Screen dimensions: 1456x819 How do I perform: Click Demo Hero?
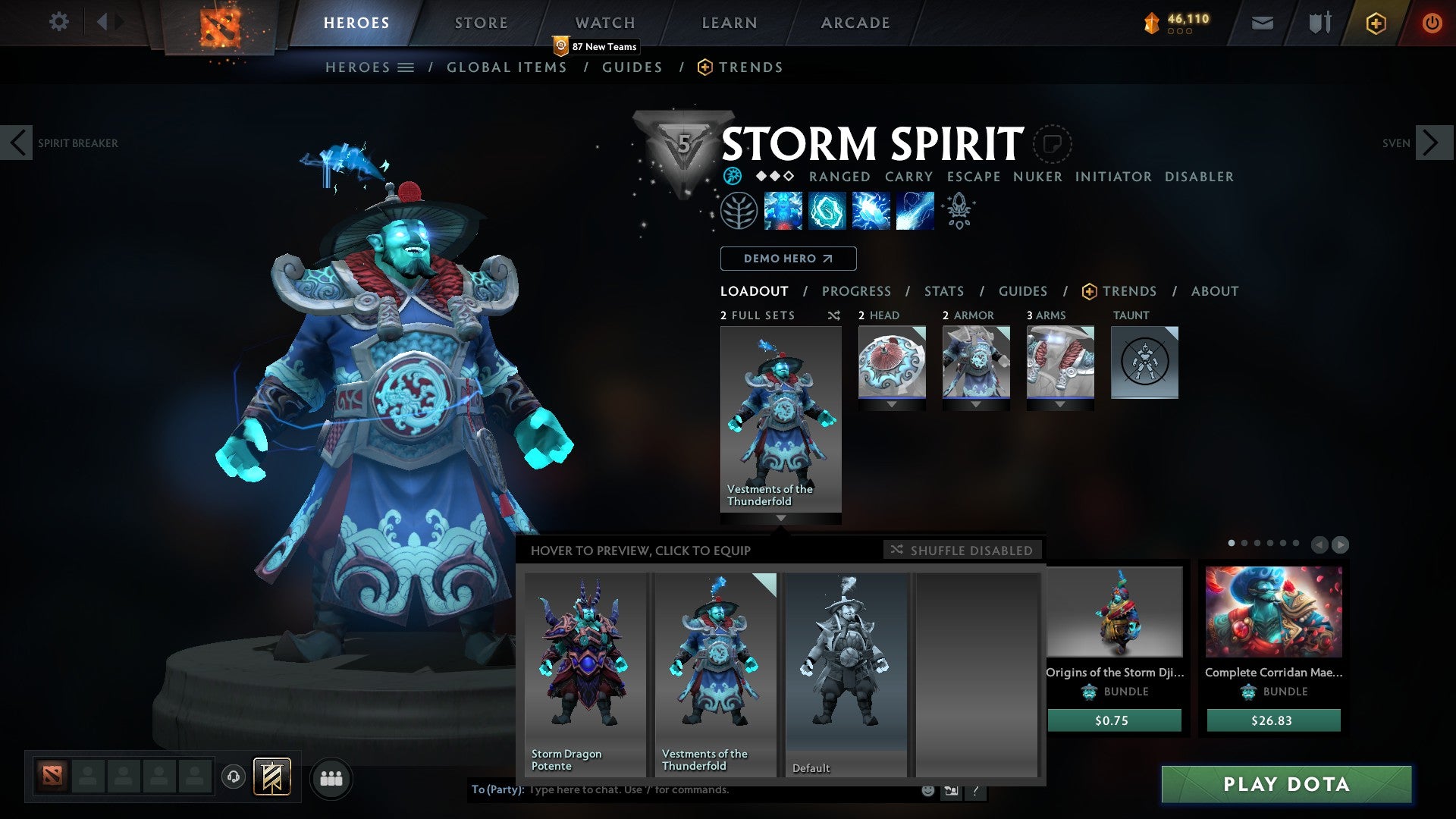tap(787, 258)
